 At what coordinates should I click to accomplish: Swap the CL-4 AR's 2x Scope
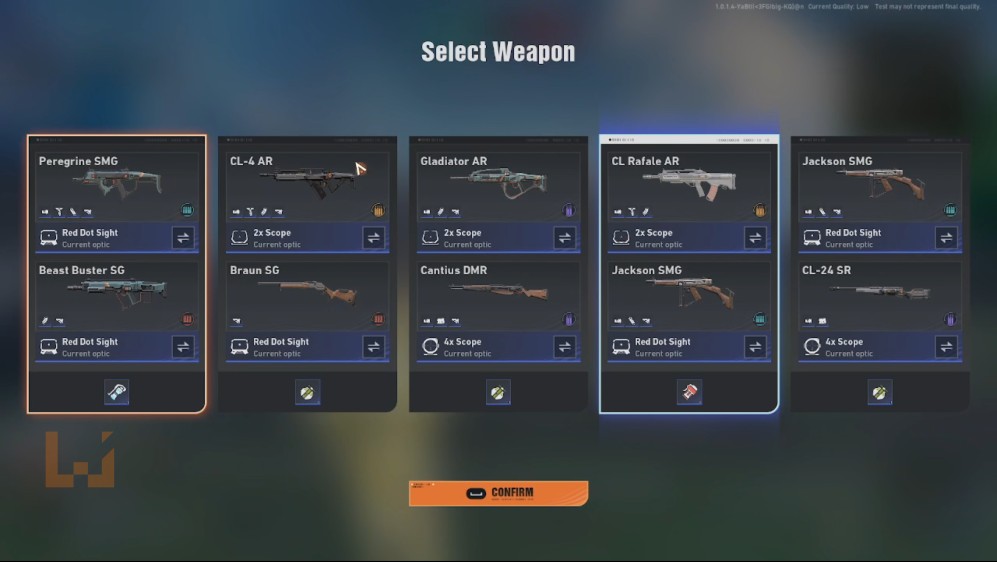(374, 238)
